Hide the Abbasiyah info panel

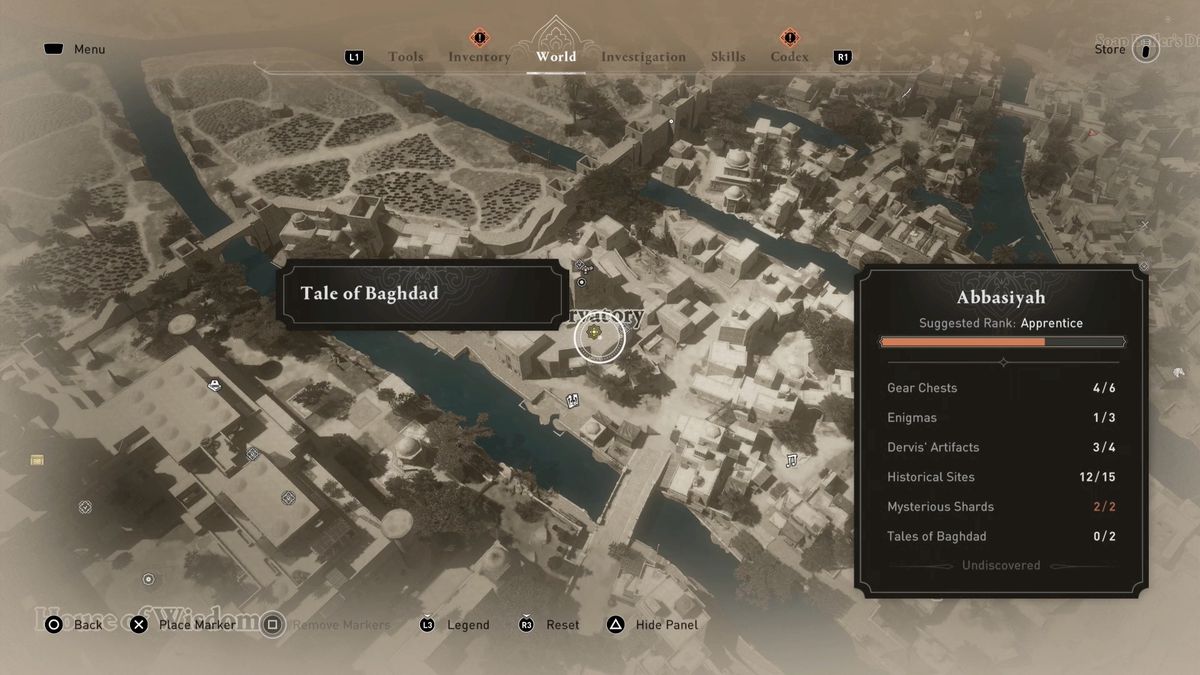666,625
